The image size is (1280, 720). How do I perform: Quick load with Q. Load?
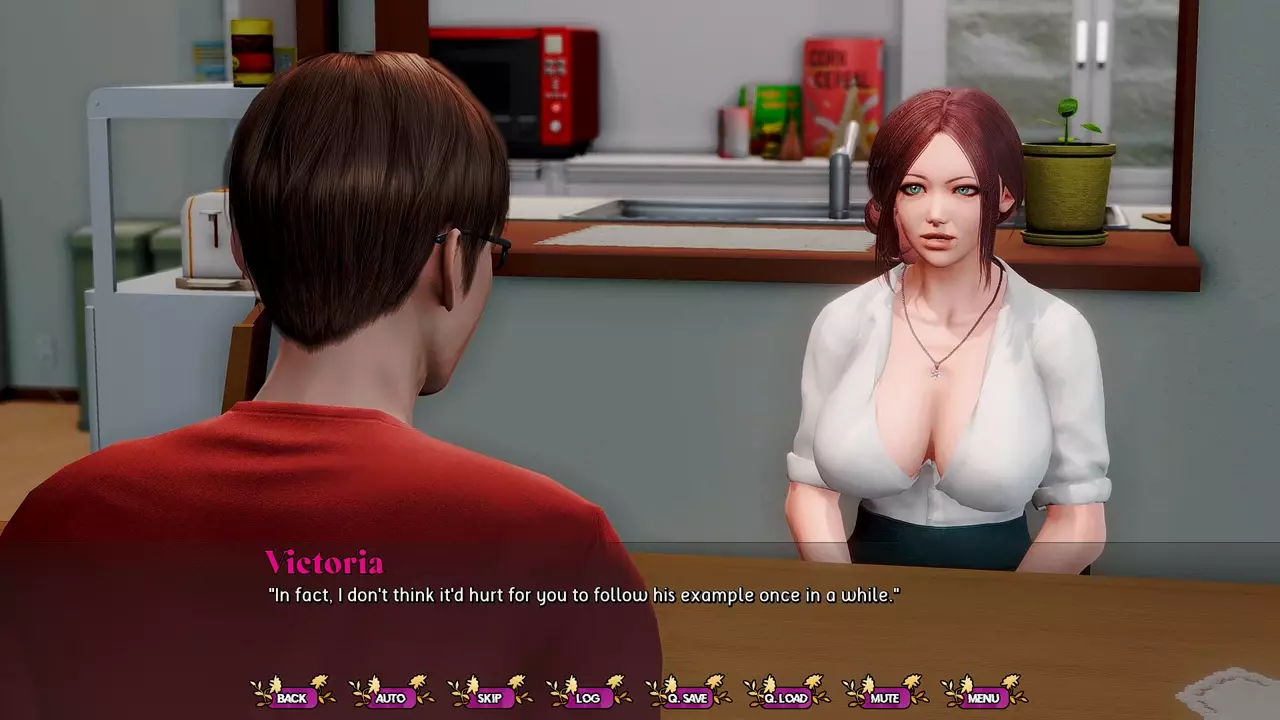[x=785, y=697]
